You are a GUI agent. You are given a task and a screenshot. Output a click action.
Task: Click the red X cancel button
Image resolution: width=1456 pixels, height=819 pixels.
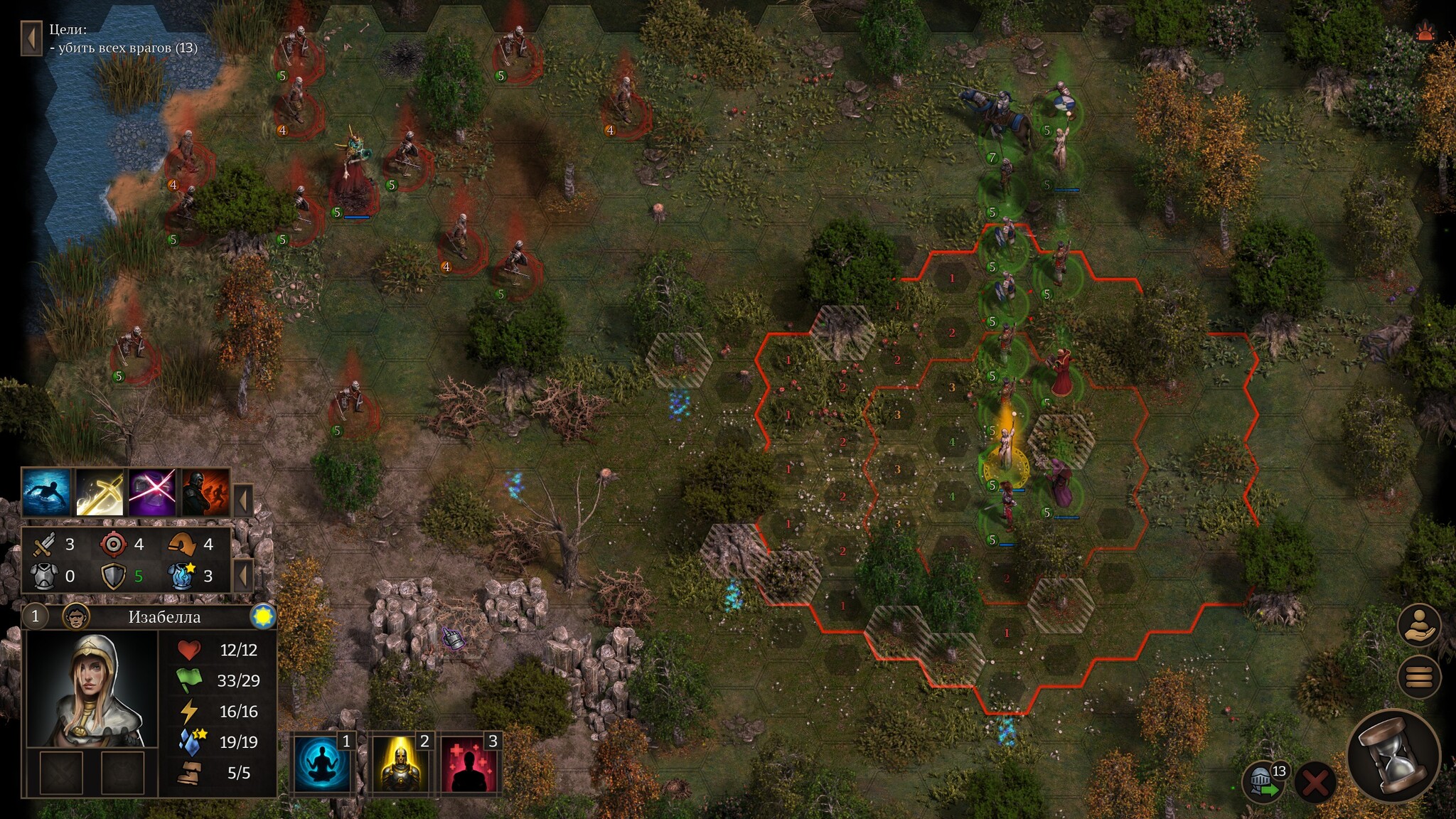coord(1315,783)
